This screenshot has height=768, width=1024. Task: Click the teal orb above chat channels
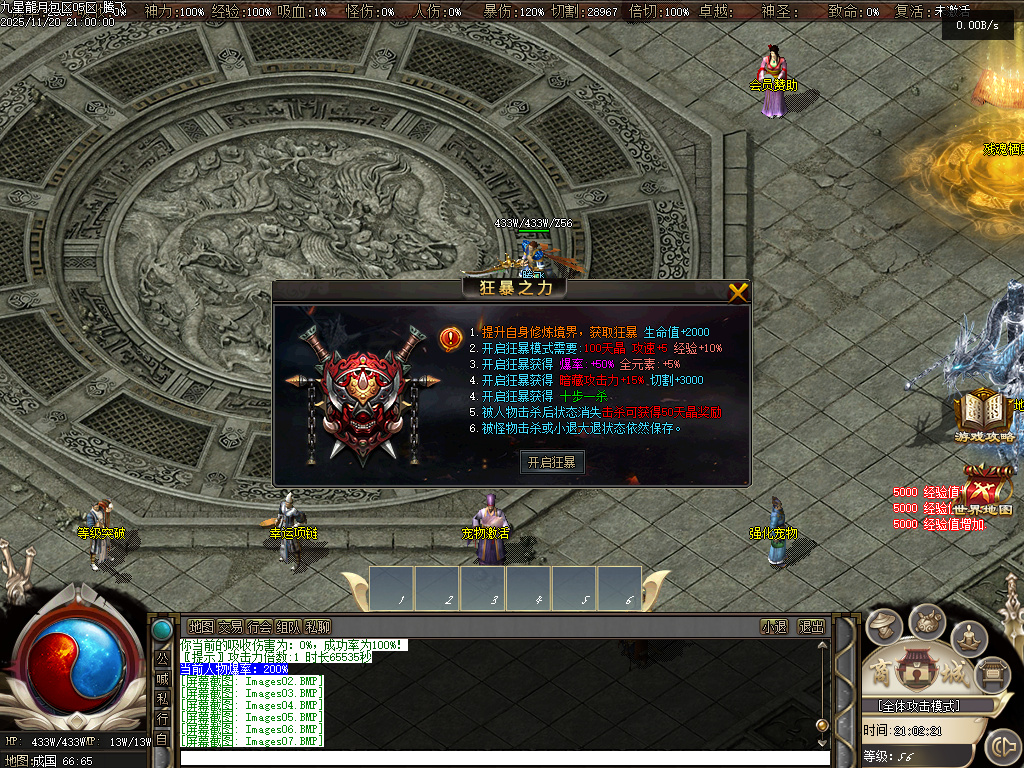162,630
